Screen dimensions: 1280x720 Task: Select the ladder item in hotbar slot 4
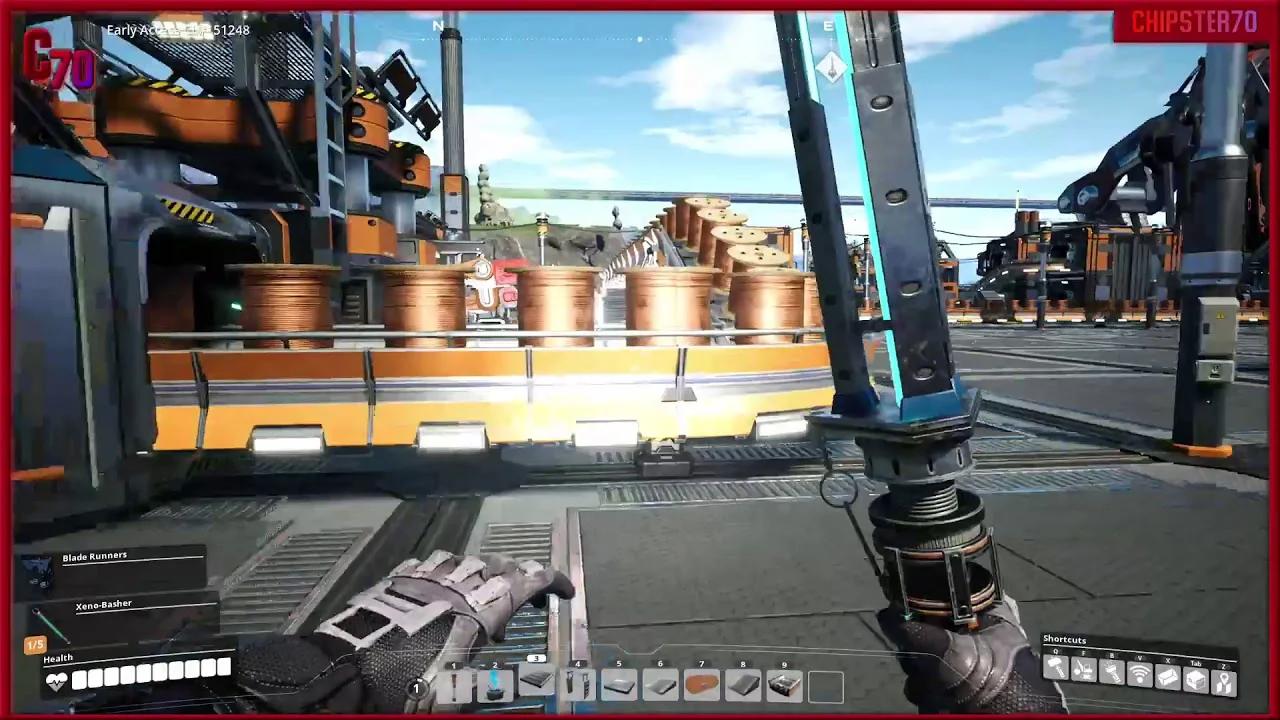[577, 684]
